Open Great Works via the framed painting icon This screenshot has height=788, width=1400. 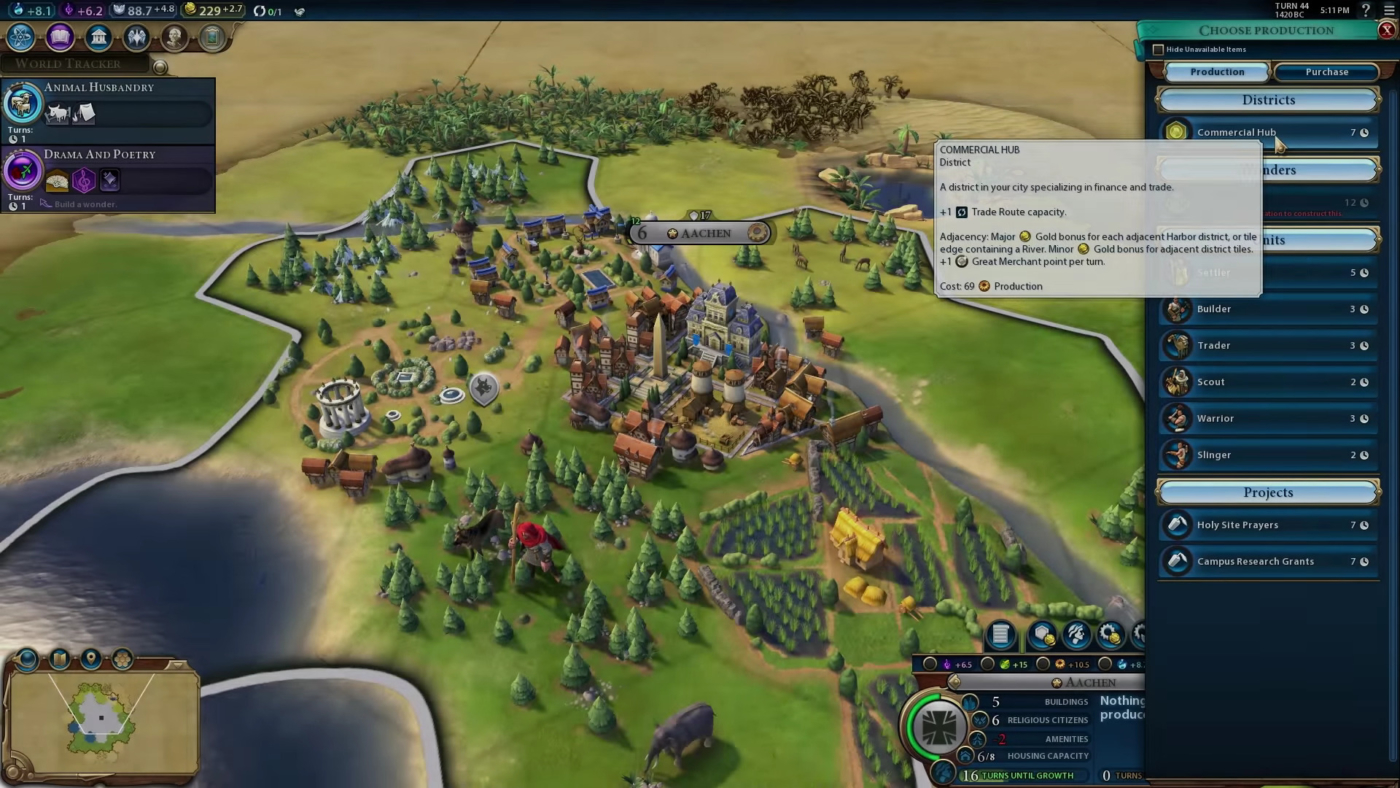coord(214,35)
